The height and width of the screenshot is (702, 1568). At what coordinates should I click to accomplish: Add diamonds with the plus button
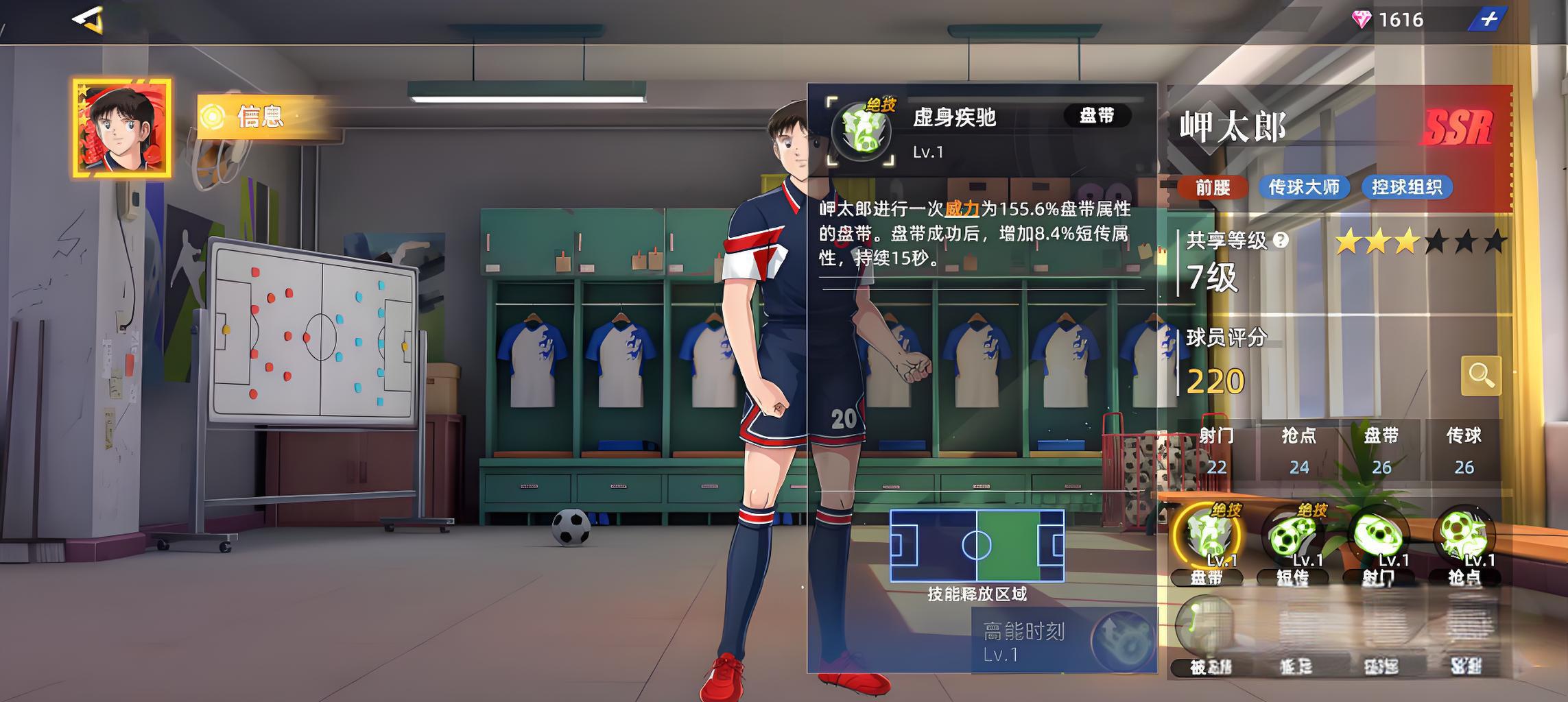point(1488,19)
